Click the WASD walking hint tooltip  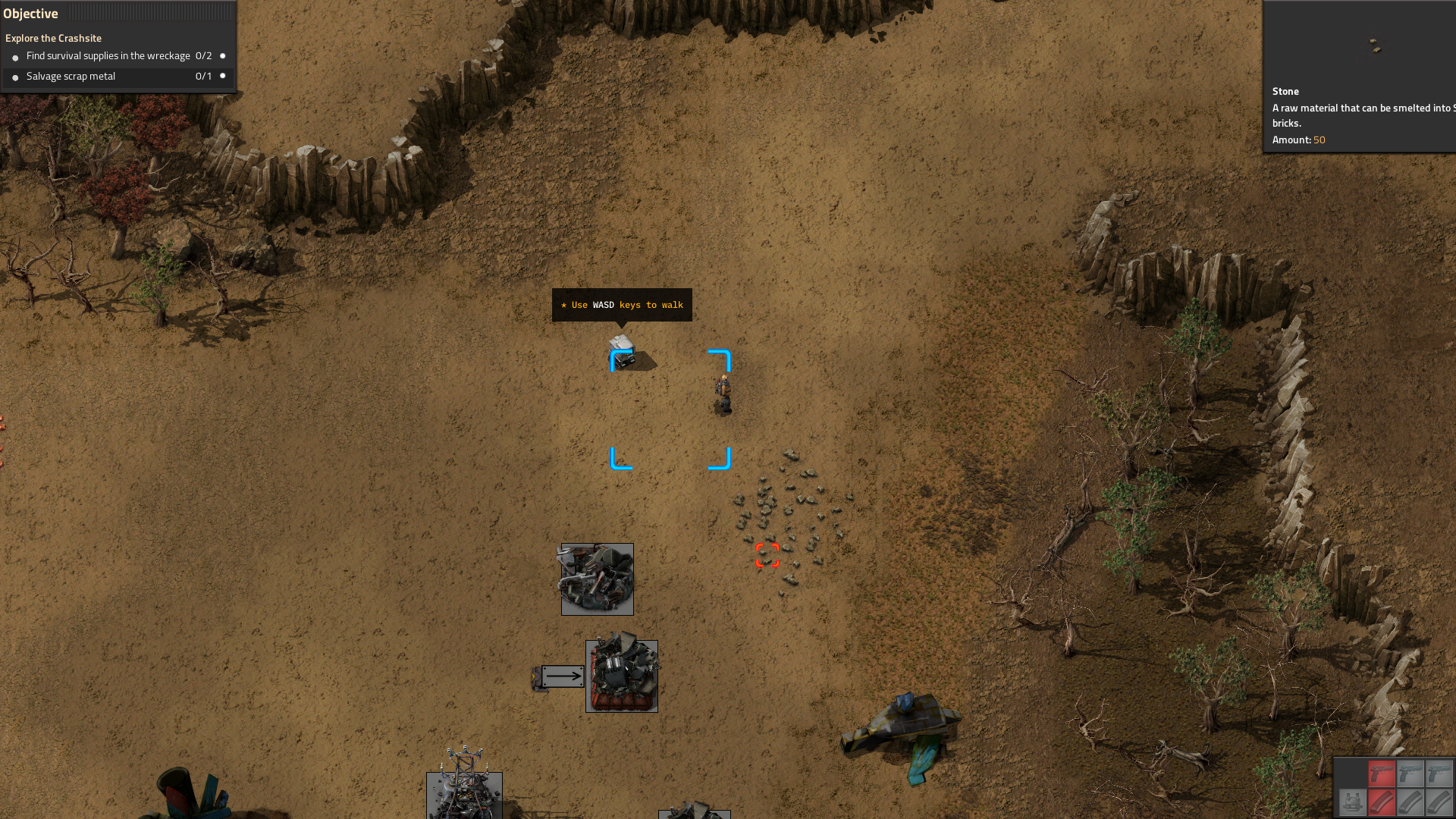pyautogui.click(x=622, y=305)
